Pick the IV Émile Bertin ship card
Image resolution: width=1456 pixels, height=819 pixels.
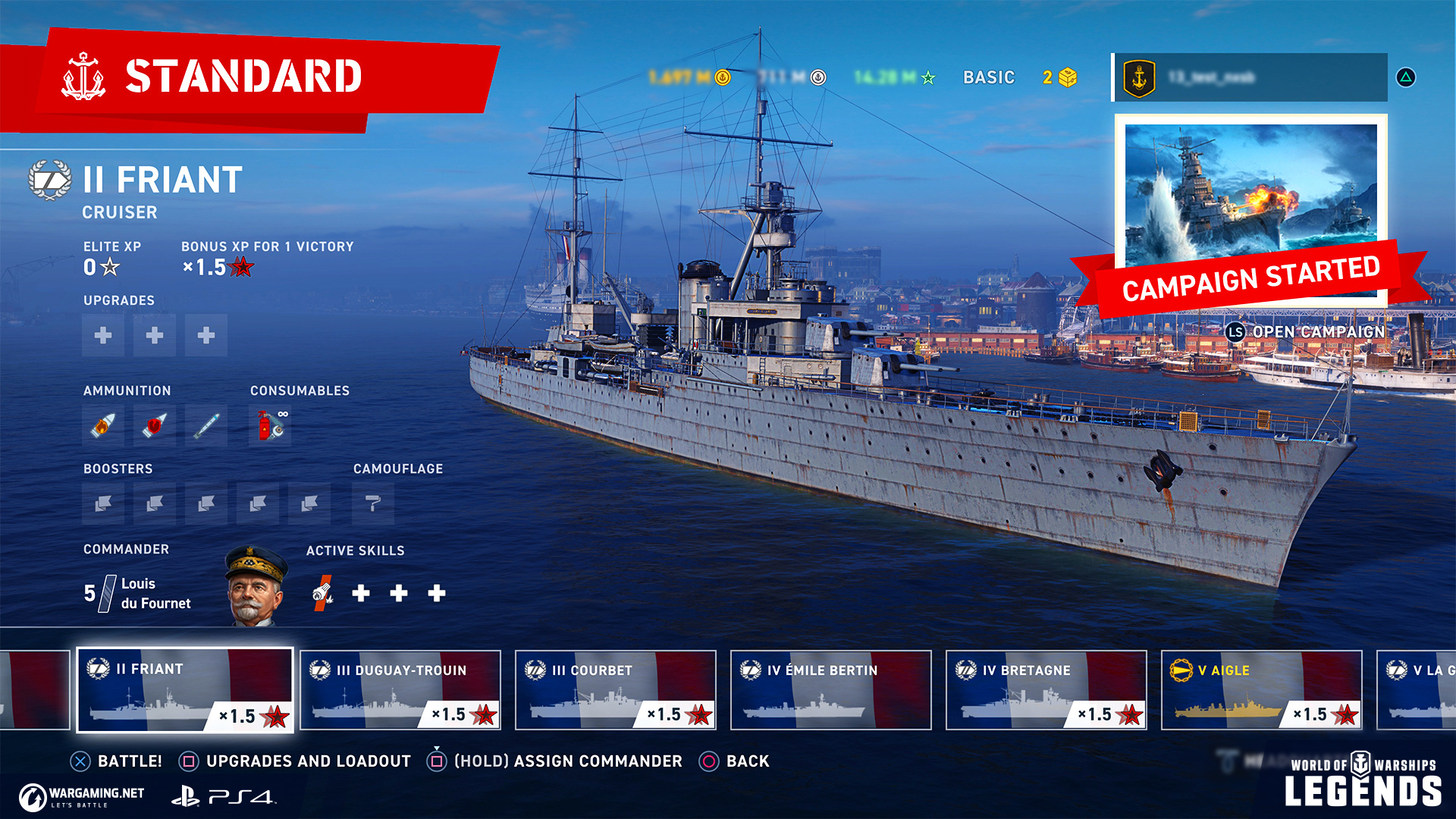(x=830, y=690)
